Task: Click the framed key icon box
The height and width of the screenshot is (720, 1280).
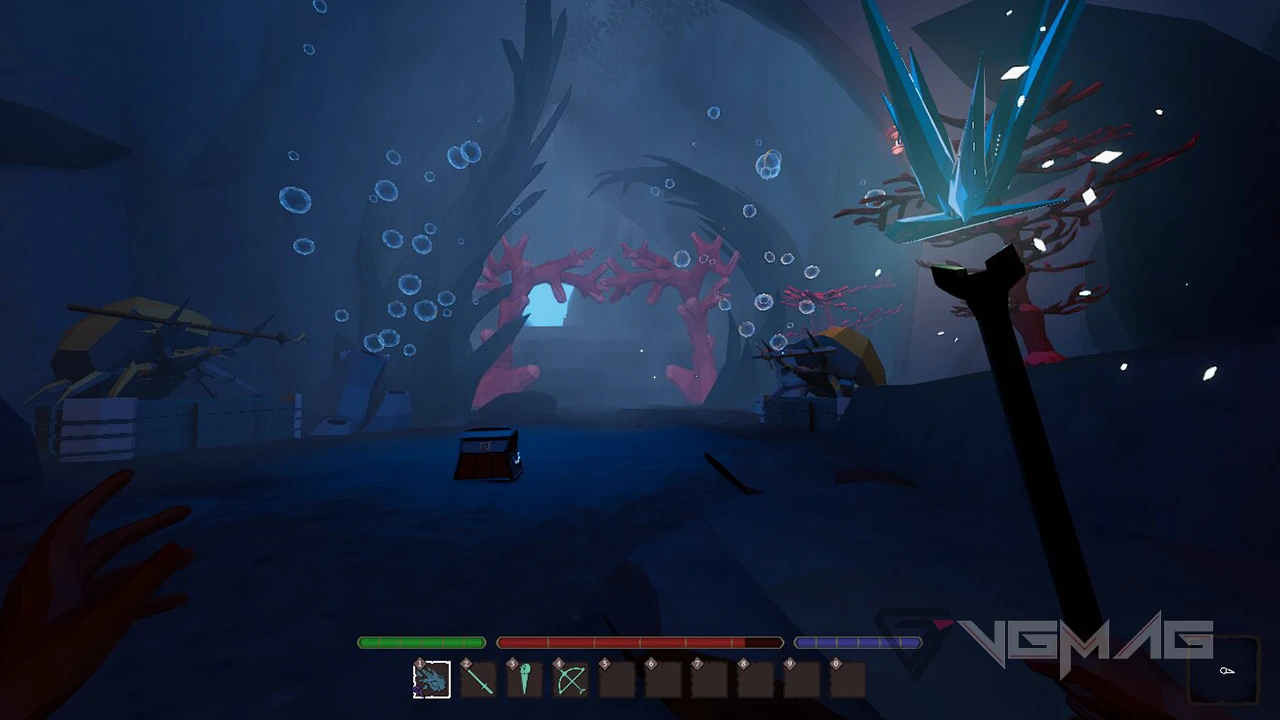Action: click(1225, 670)
